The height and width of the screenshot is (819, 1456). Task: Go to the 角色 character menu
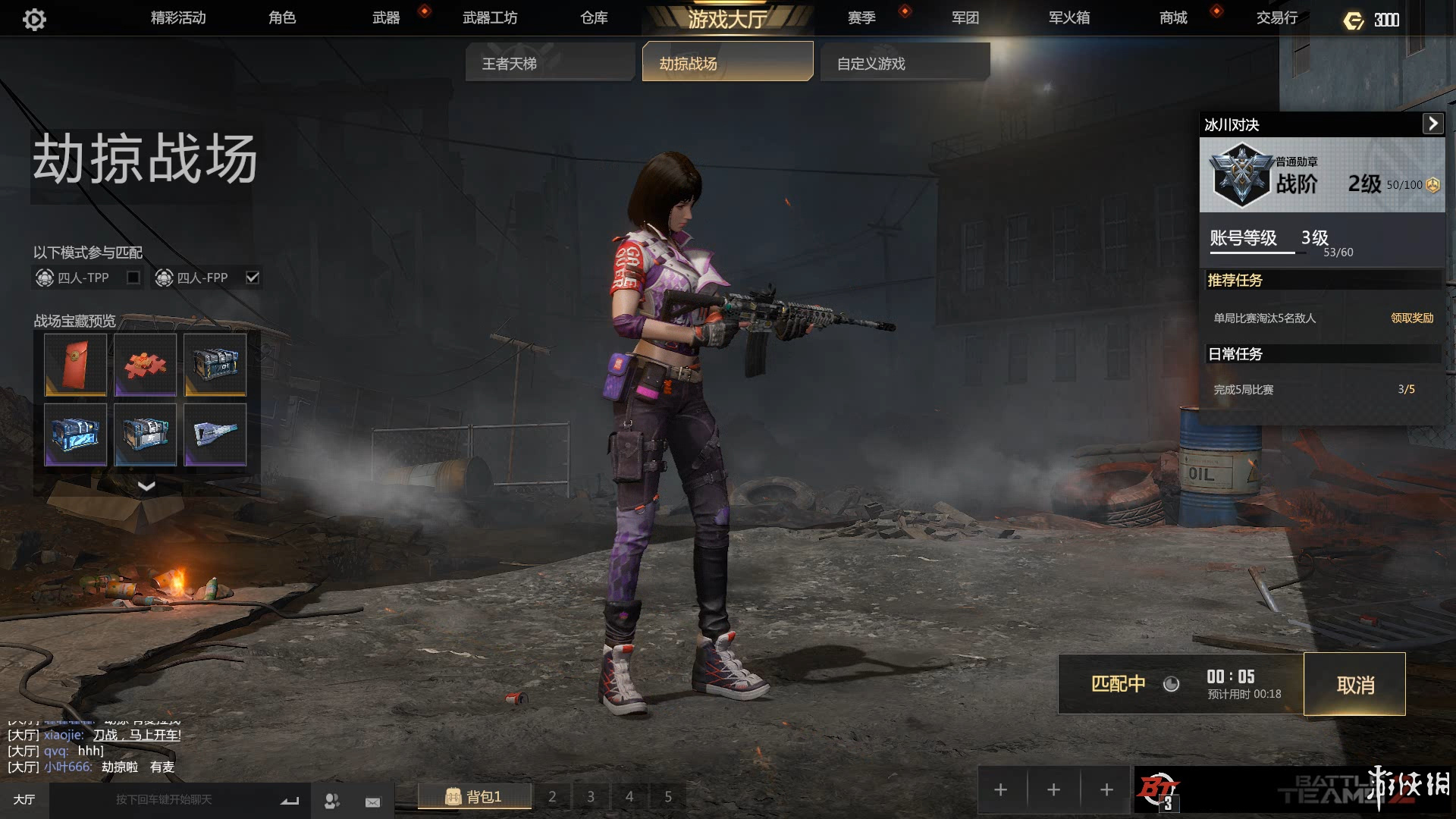click(x=282, y=17)
